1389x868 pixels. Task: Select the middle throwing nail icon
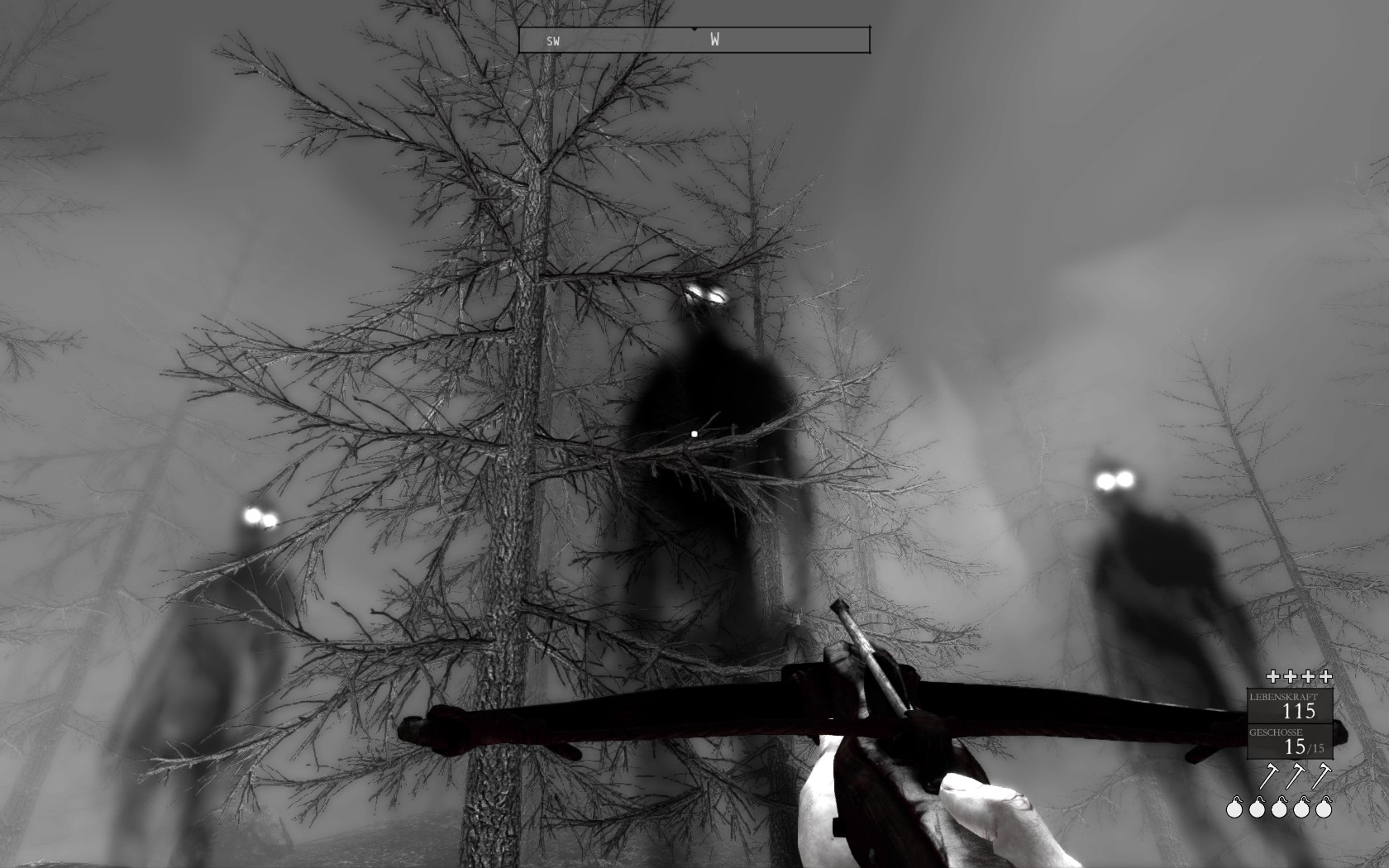[1296, 775]
